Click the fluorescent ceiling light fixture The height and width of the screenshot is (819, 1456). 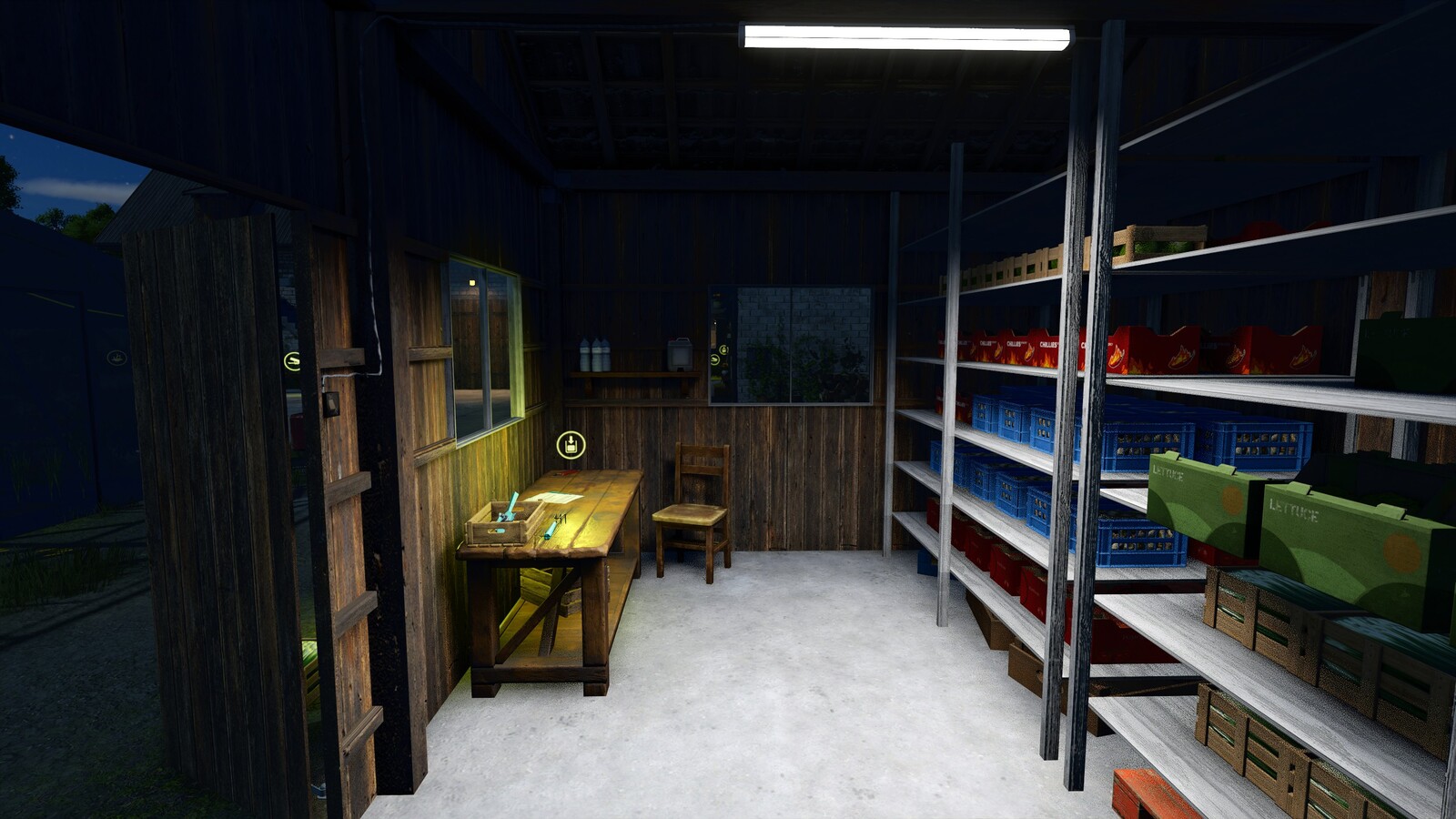click(x=905, y=36)
